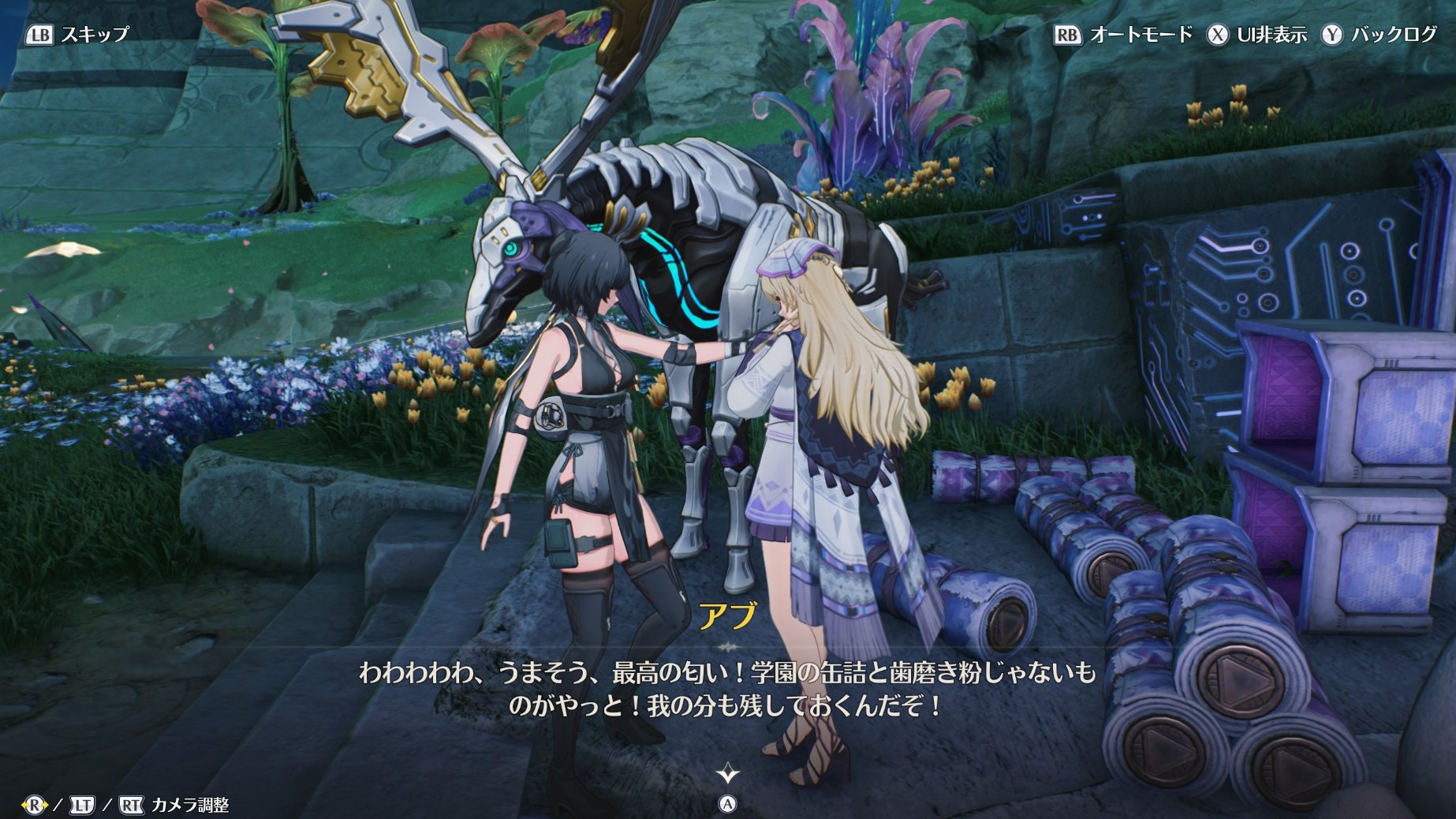1456x819 pixels.
Task: Hide the interface with UI非表示
Action: click(x=1257, y=35)
